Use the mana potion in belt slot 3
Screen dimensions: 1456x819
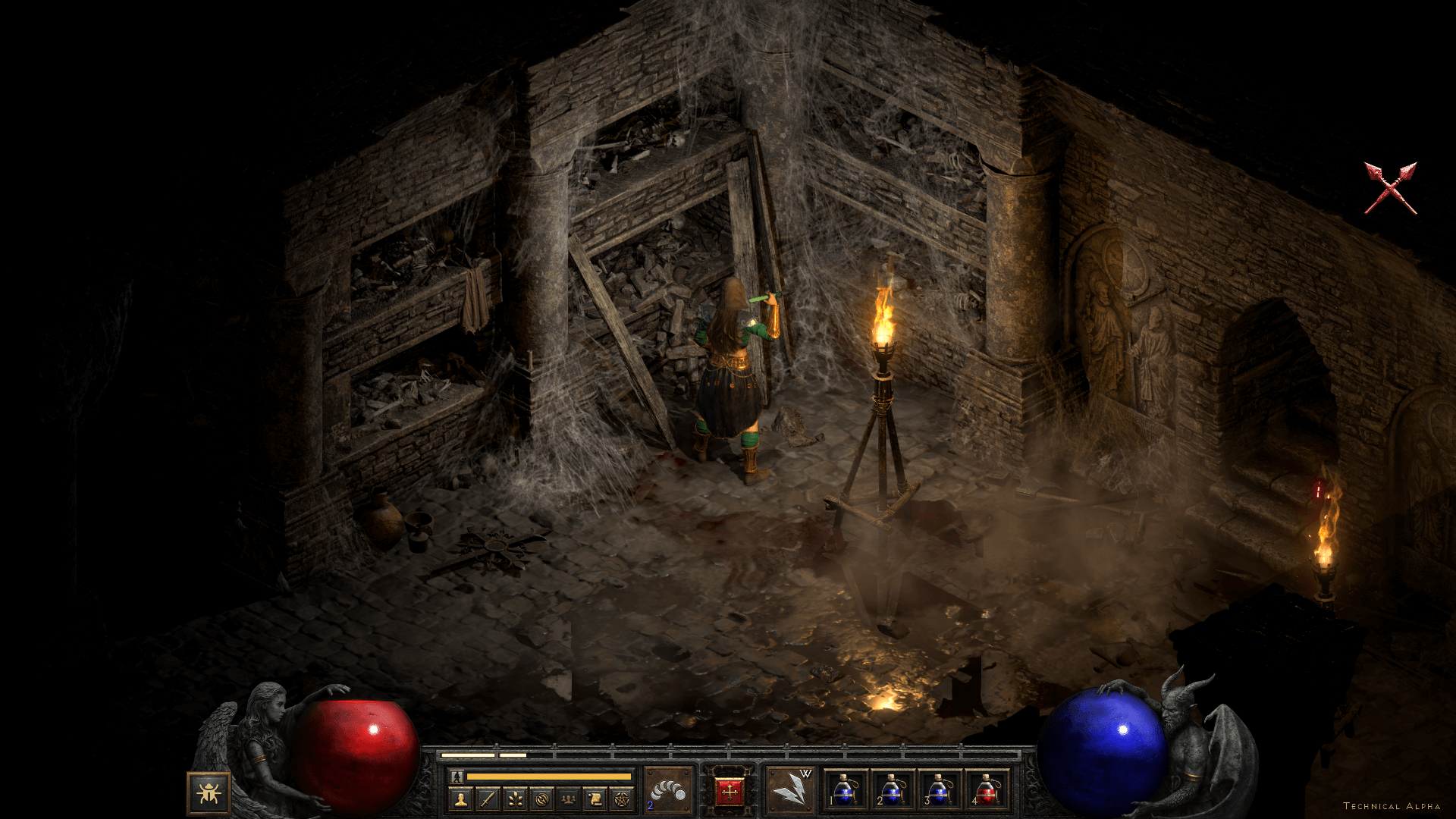(x=938, y=790)
